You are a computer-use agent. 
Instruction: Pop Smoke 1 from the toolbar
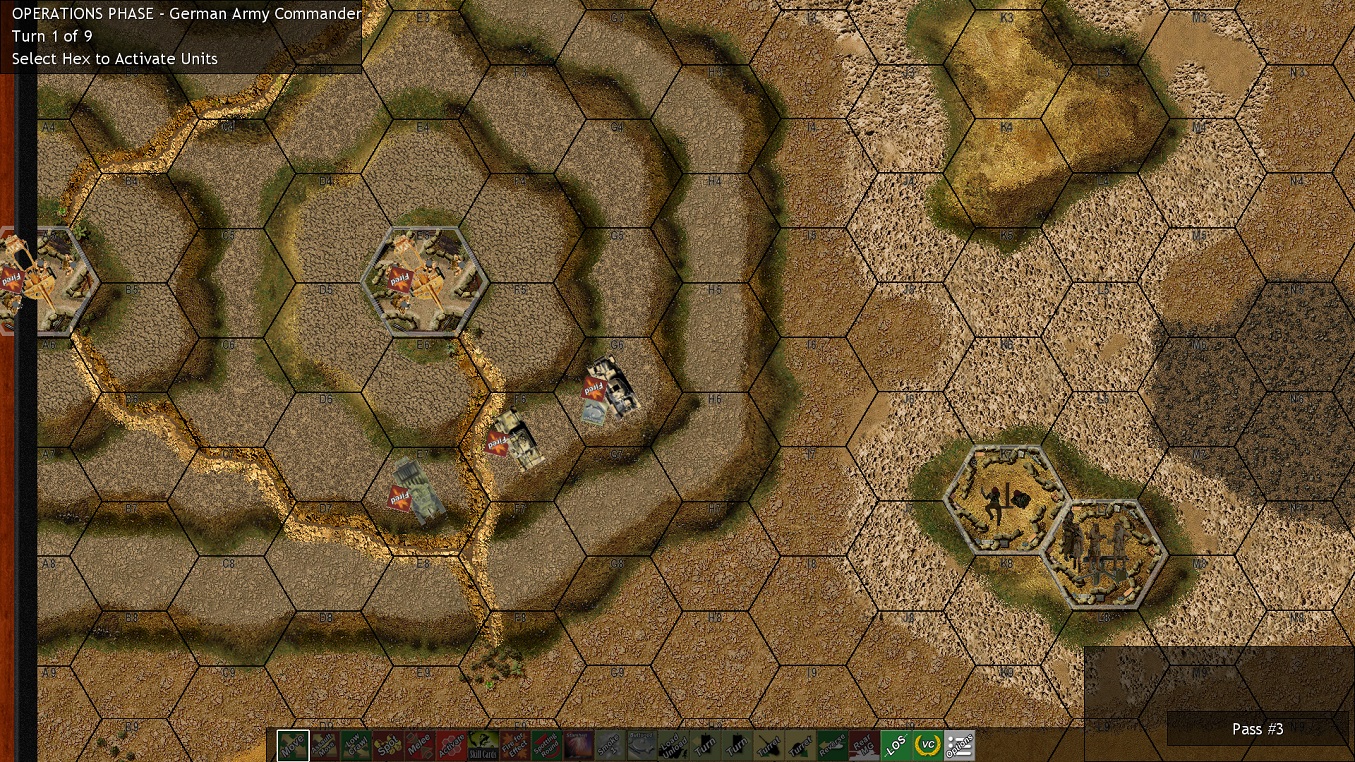[x=609, y=745]
